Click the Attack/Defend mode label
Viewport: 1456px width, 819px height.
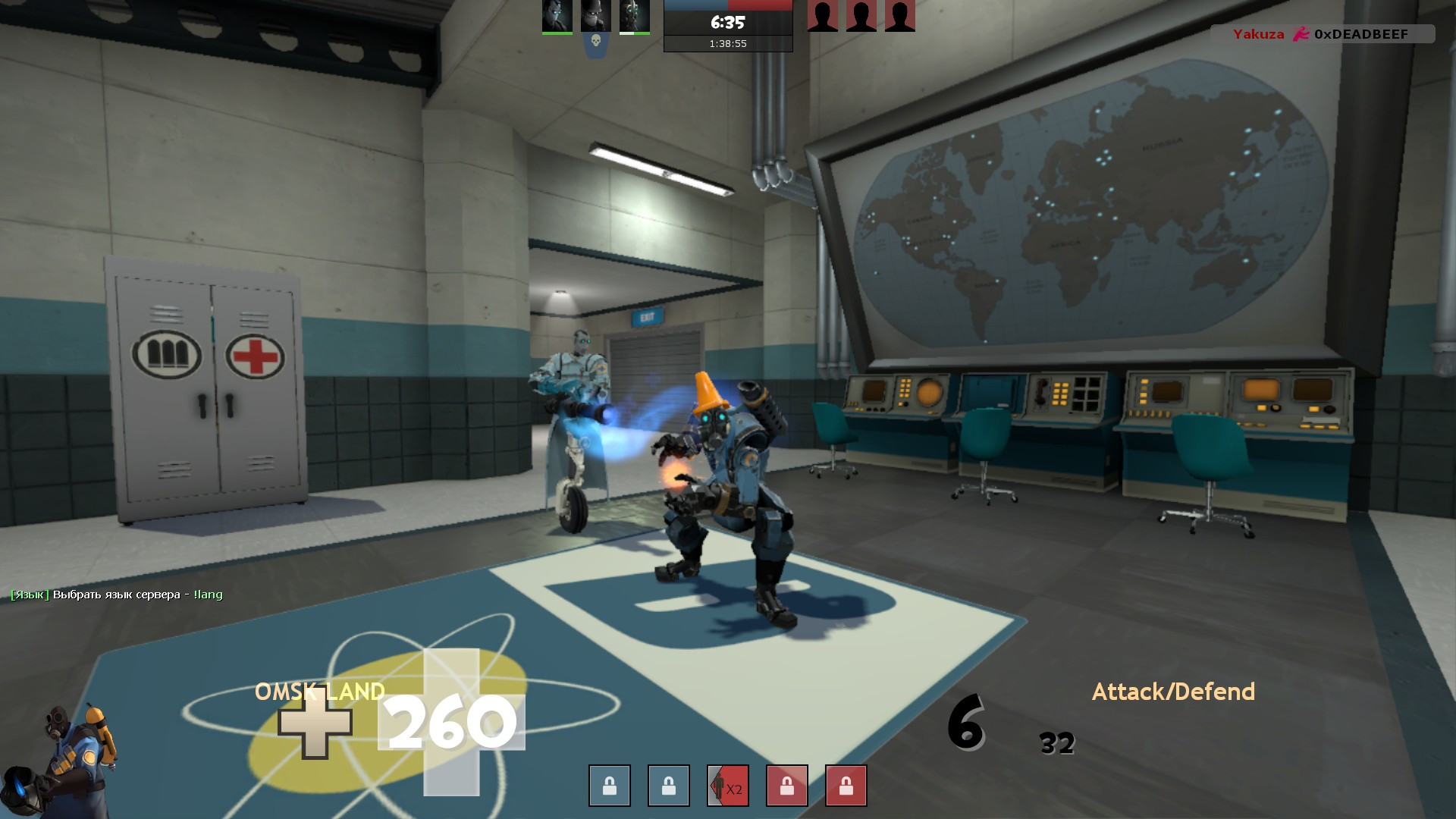(x=1172, y=692)
